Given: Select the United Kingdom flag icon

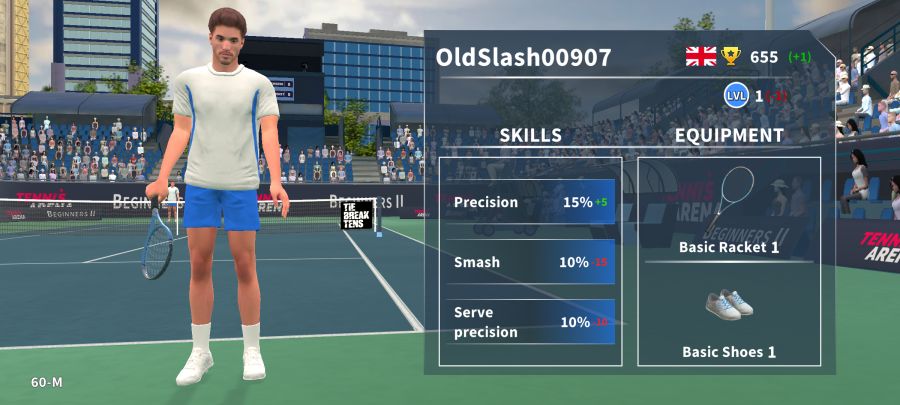Looking at the screenshot, I should point(700,56).
